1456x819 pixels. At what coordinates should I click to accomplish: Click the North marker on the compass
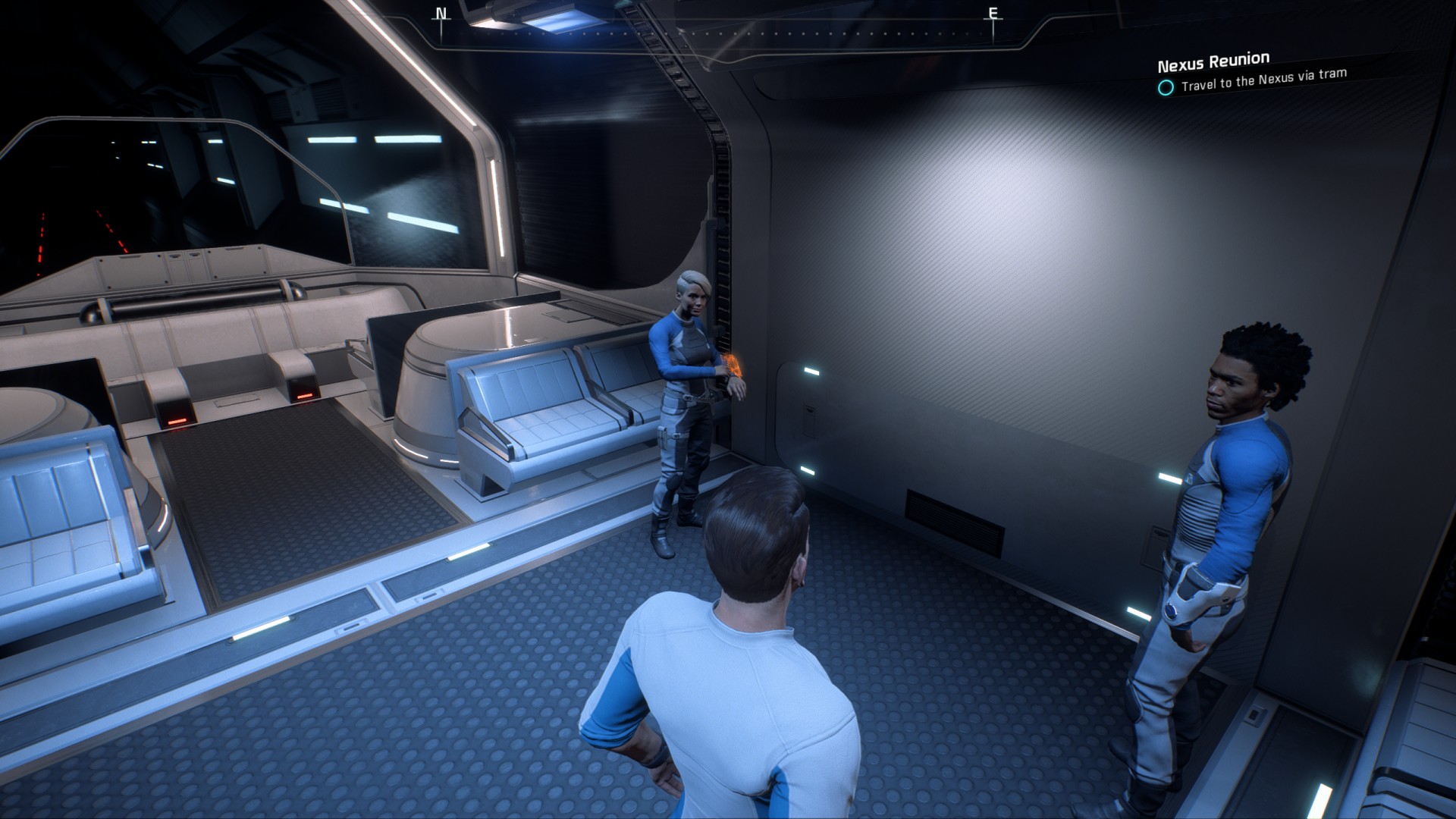(x=441, y=14)
